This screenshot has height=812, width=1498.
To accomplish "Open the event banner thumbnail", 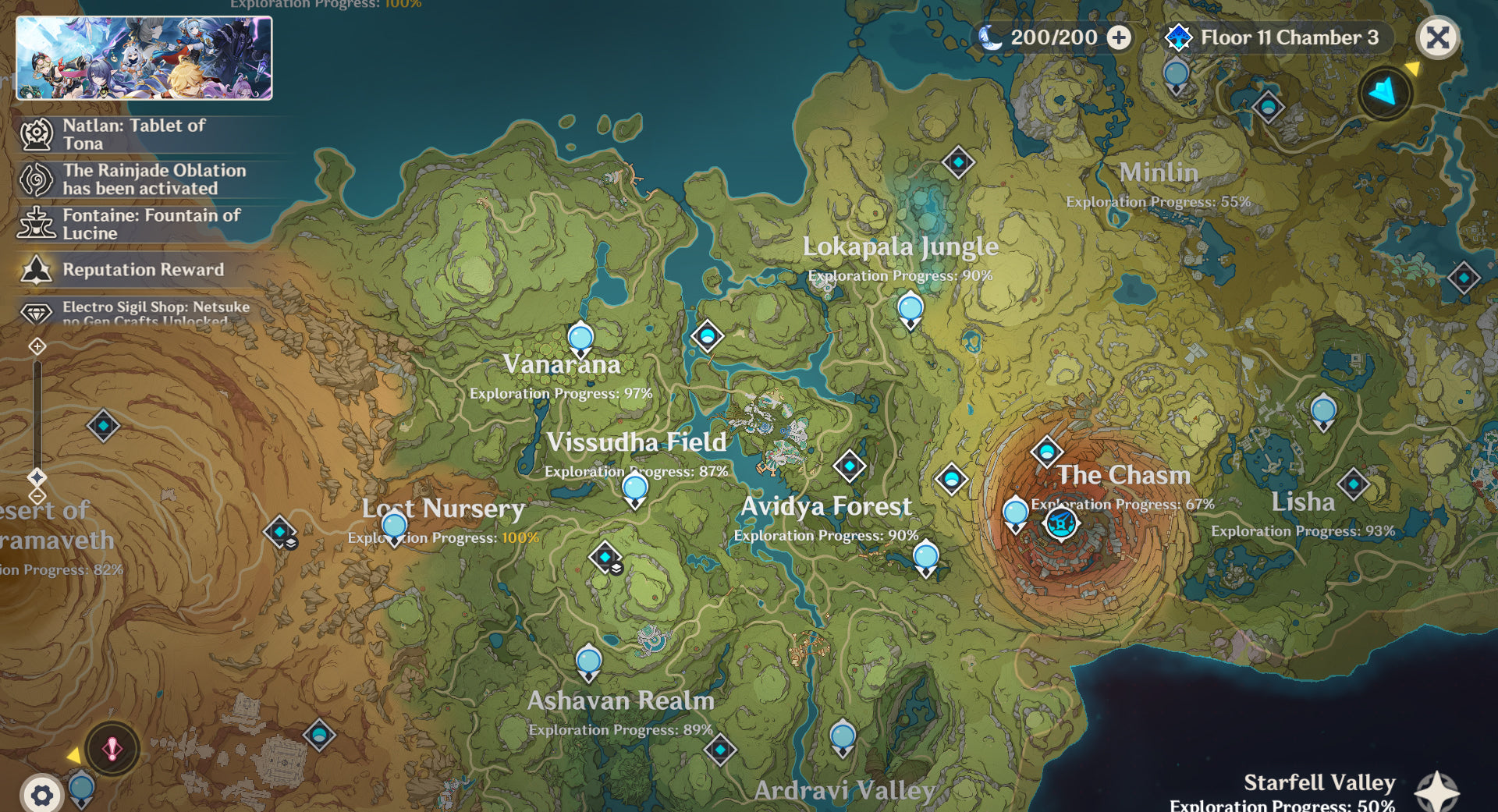I will [144, 59].
